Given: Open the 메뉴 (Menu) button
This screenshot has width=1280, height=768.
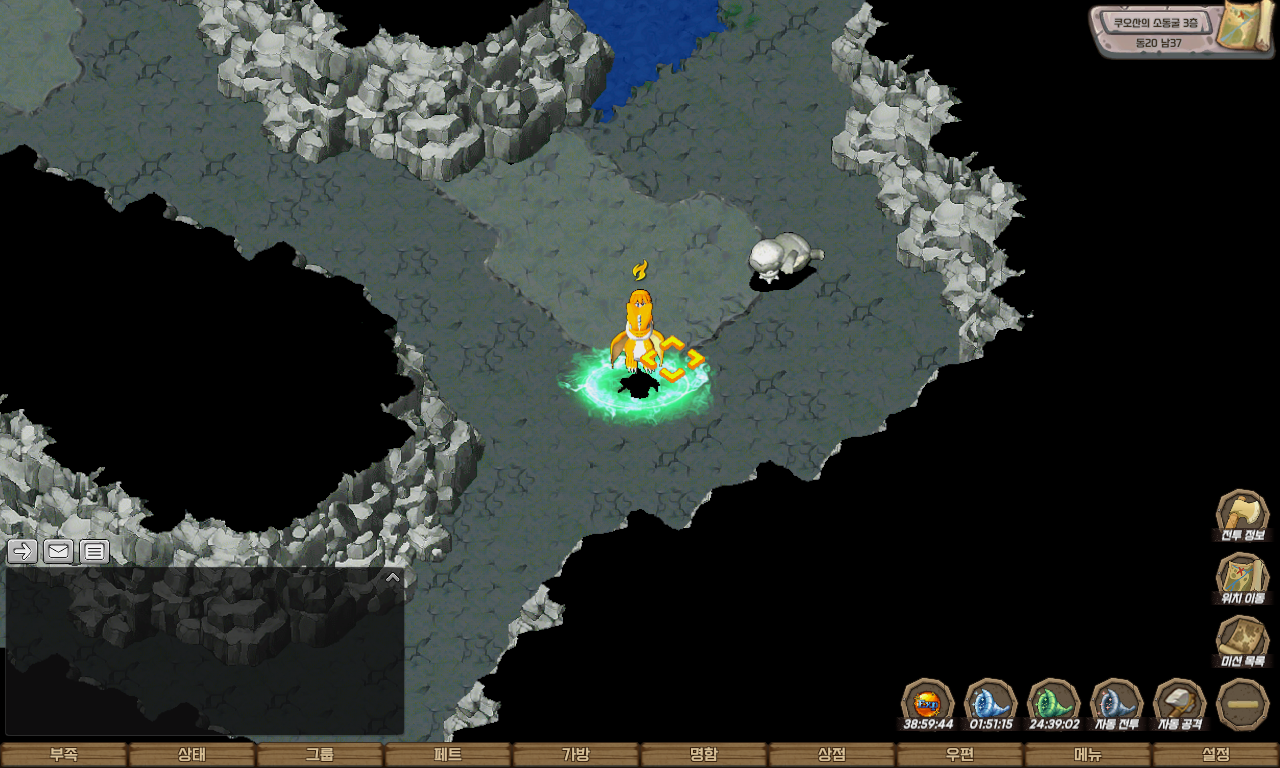Looking at the screenshot, I should pos(1088,755).
